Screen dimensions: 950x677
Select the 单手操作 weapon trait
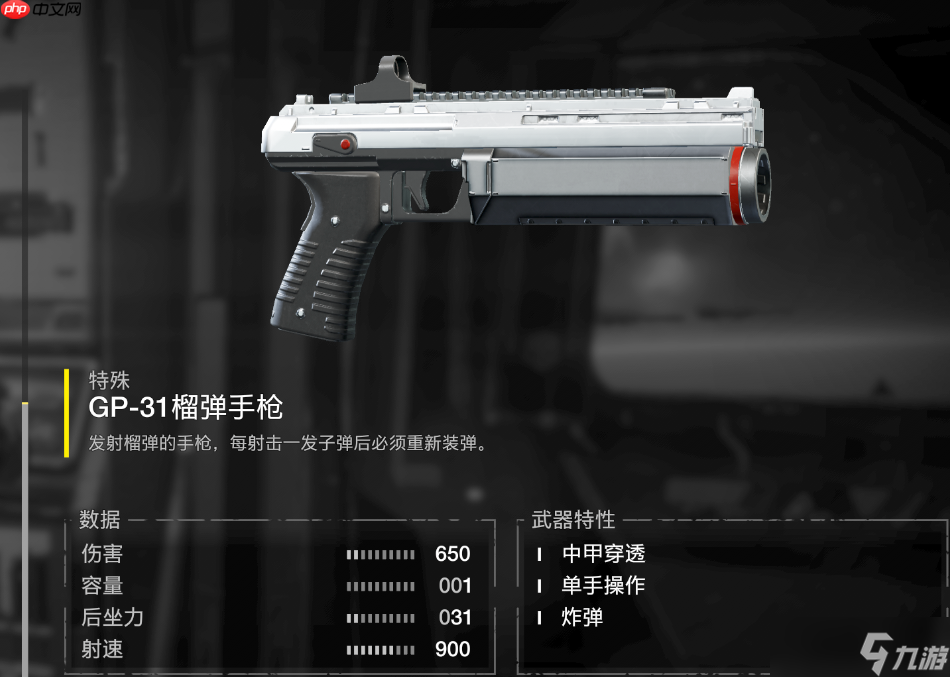(603, 586)
